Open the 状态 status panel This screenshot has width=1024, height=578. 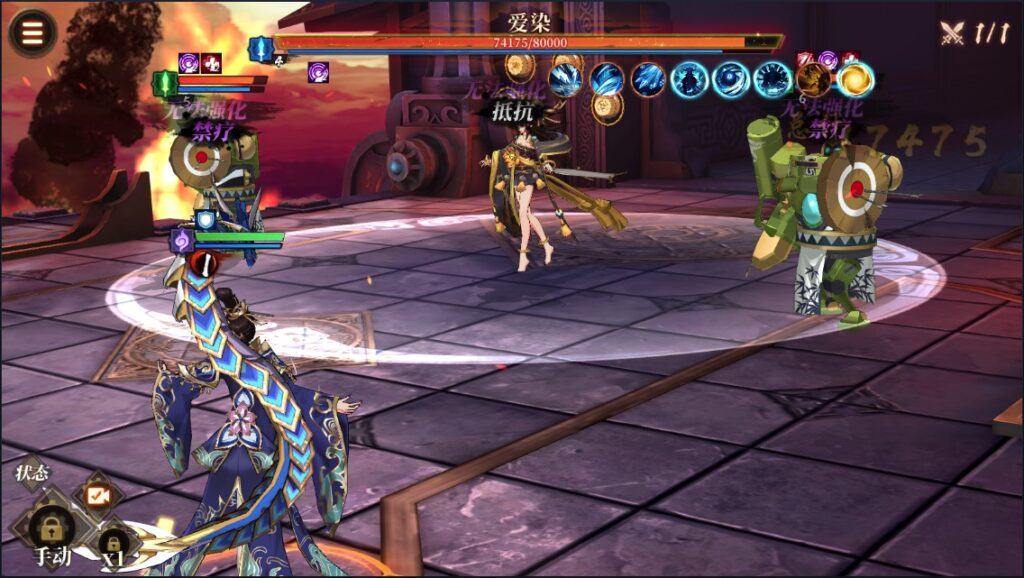[32, 473]
